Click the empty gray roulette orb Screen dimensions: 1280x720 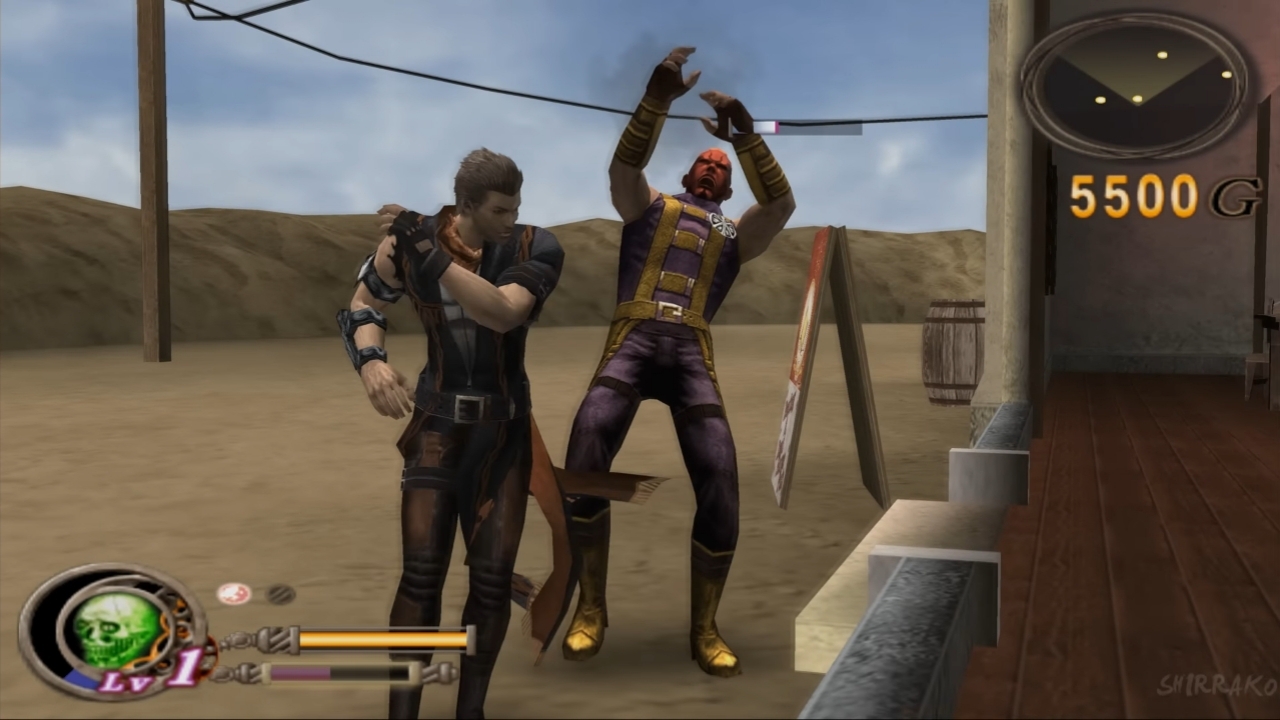coord(280,594)
